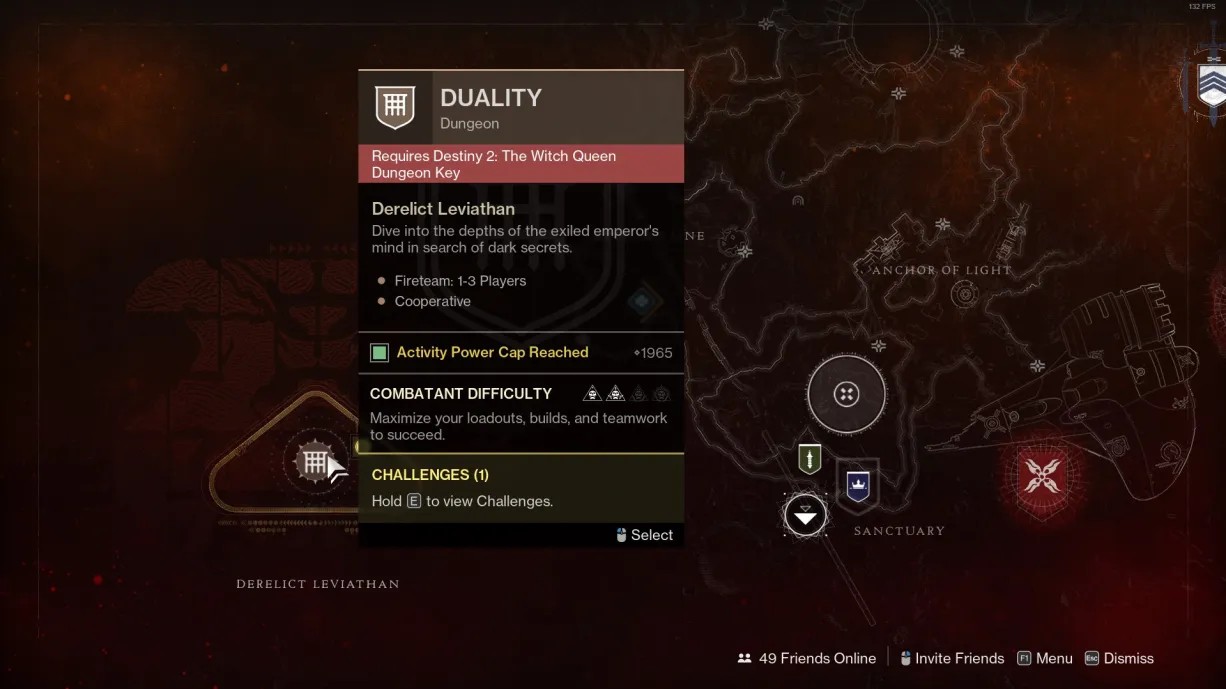1226x689 pixels.
Task: Select the Sanctuary landing zone arrow marker
Action: click(x=805, y=515)
